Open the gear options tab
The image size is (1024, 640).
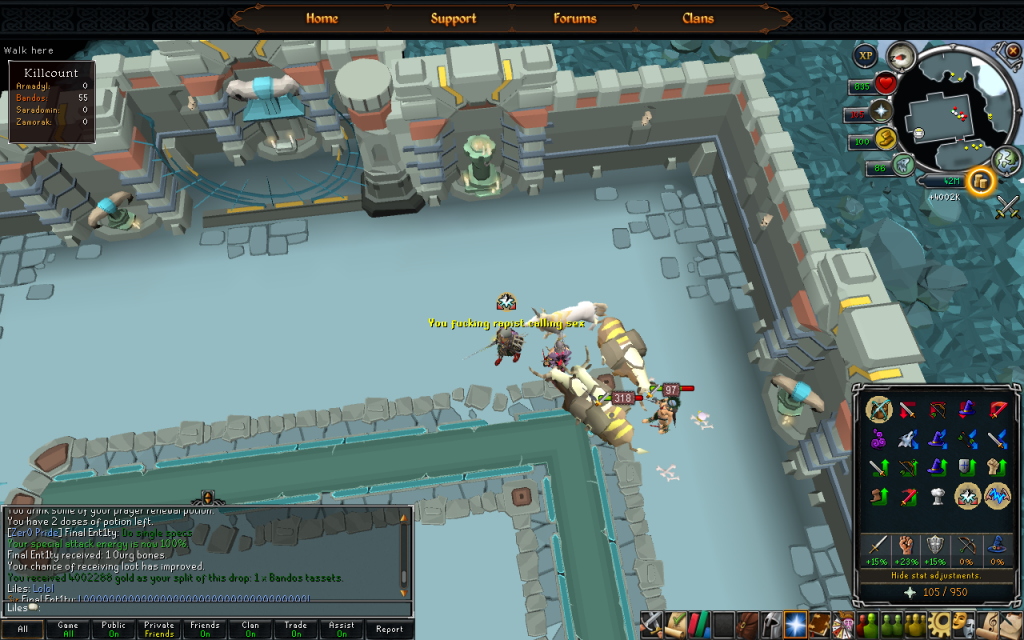(x=941, y=624)
